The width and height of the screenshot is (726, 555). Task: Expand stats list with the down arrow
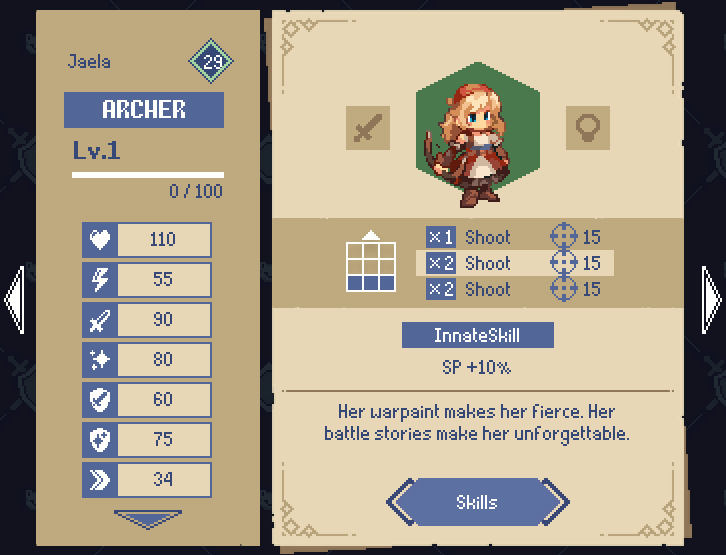tap(147, 519)
